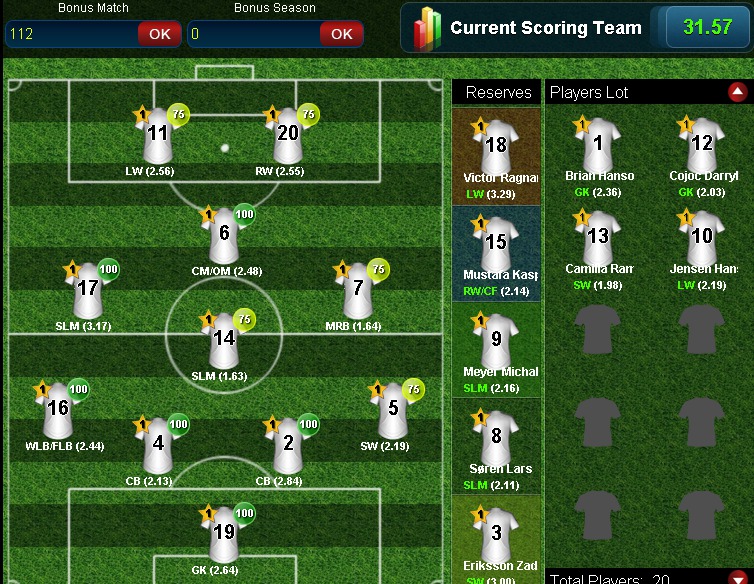Click player 14 in the center circle

coord(224,340)
